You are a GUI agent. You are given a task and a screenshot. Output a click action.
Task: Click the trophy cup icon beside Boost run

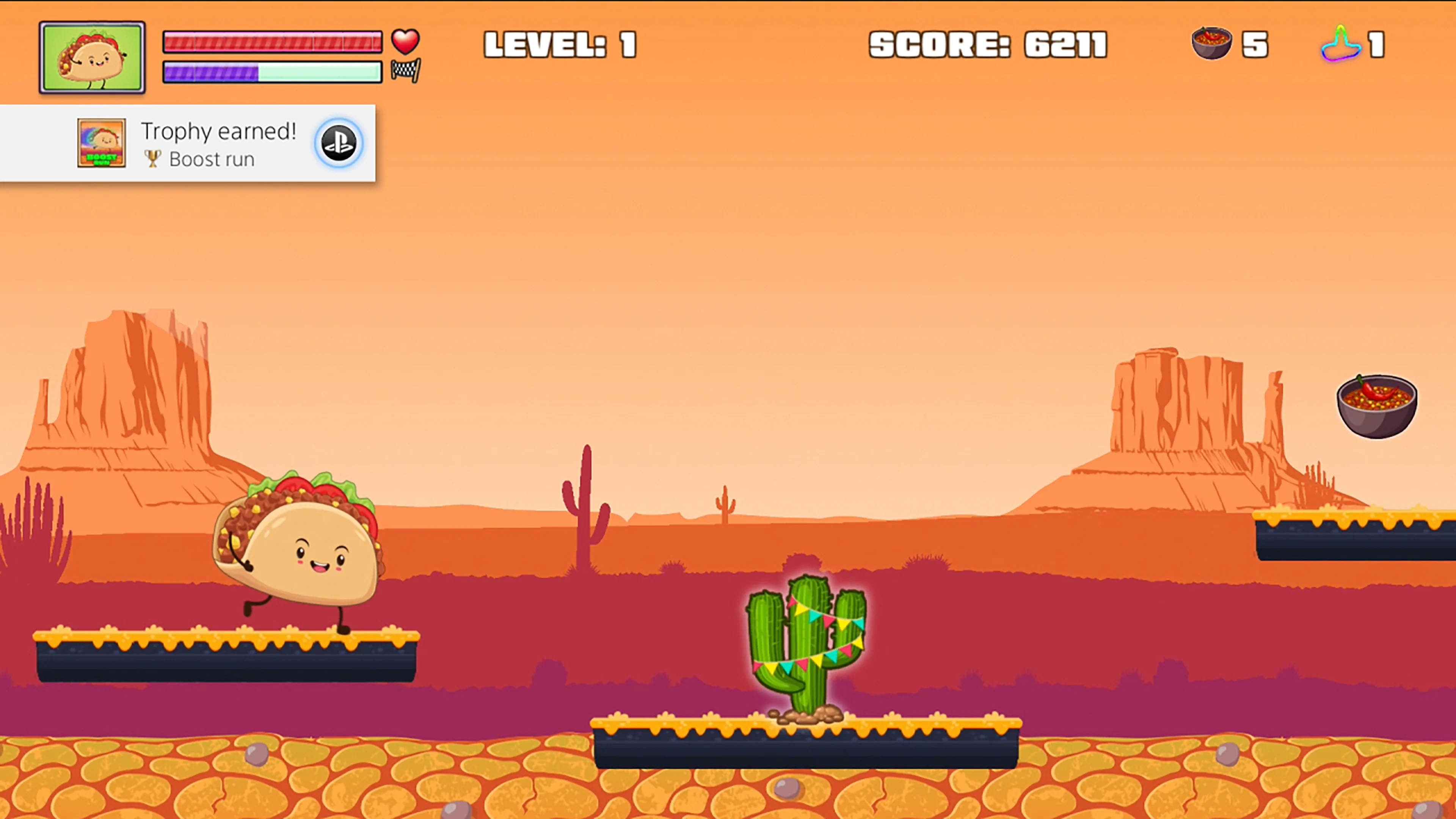click(152, 159)
